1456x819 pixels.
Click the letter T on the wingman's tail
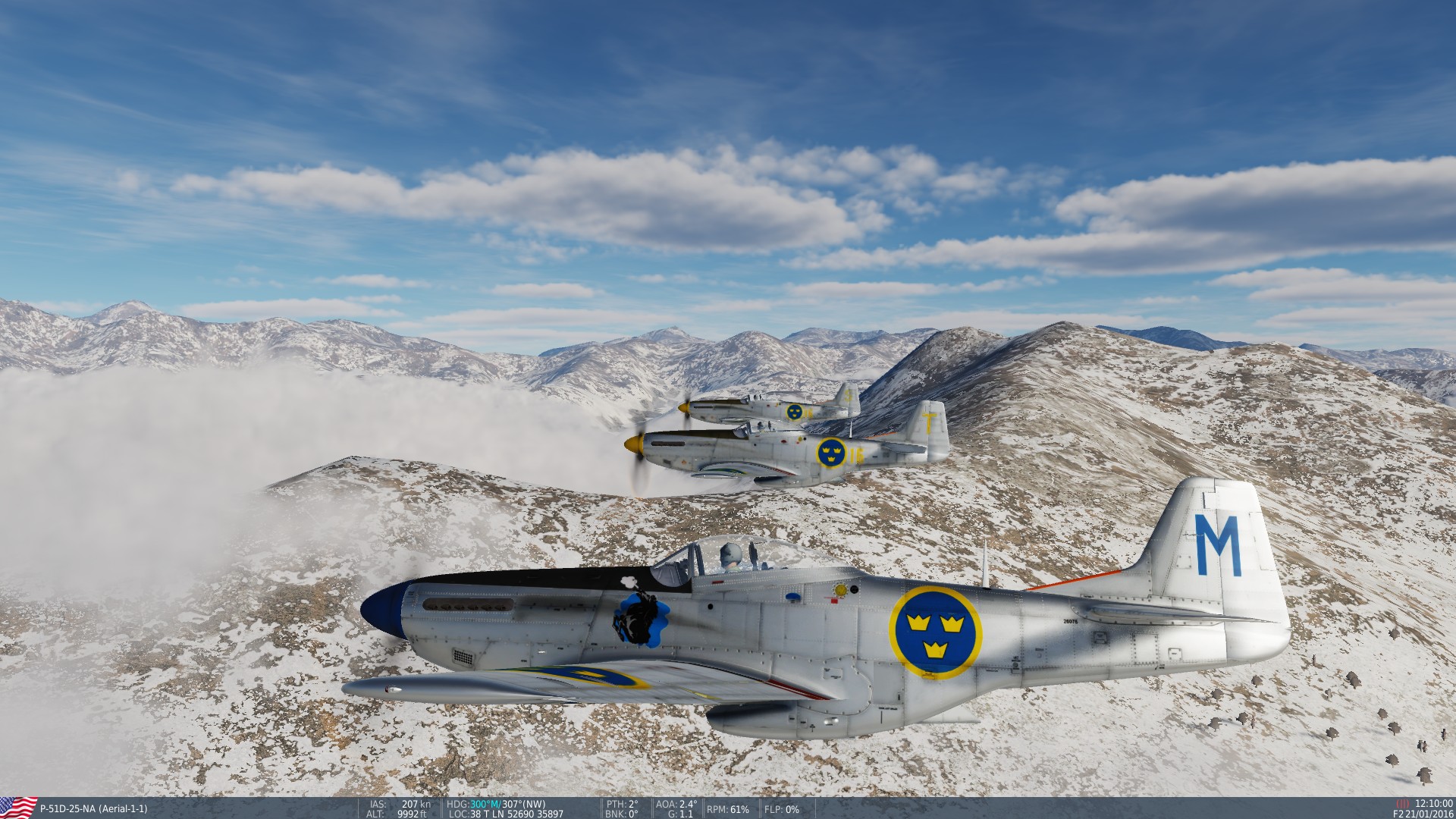click(x=931, y=423)
